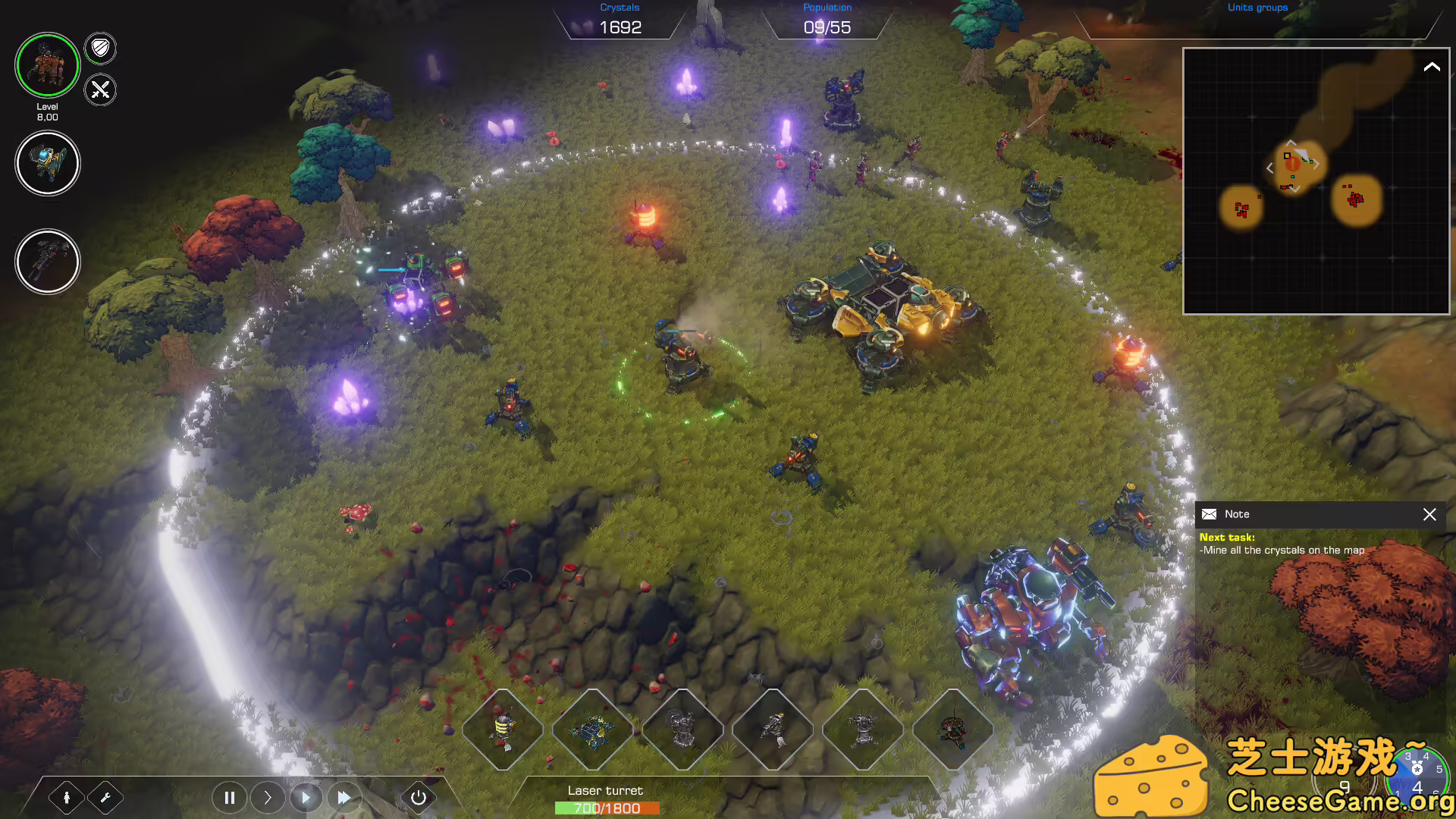Select the character info icon on bottom-left

pos(68,797)
